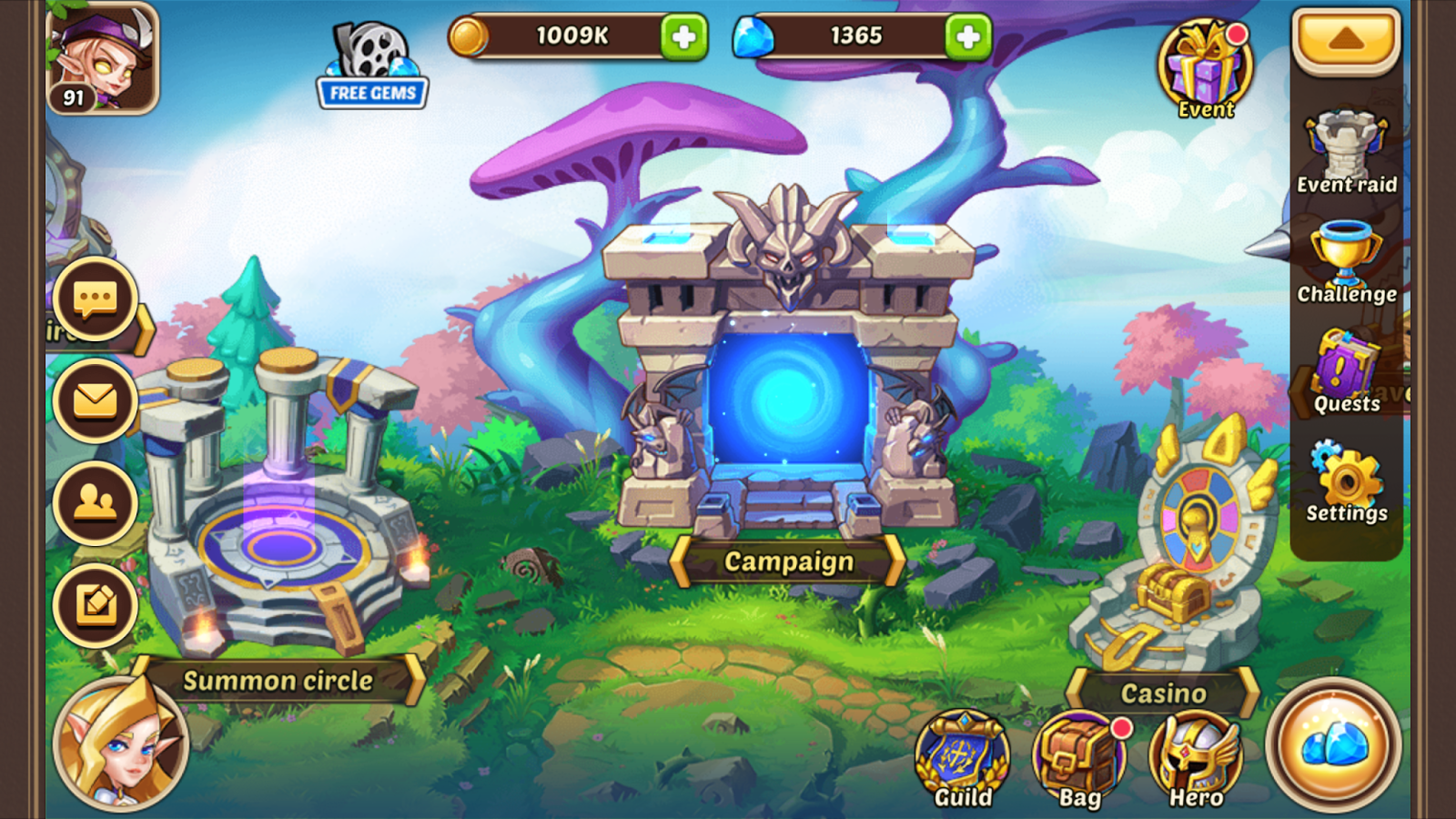Open the chat window
The height and width of the screenshot is (819, 1456).
pos(94,300)
